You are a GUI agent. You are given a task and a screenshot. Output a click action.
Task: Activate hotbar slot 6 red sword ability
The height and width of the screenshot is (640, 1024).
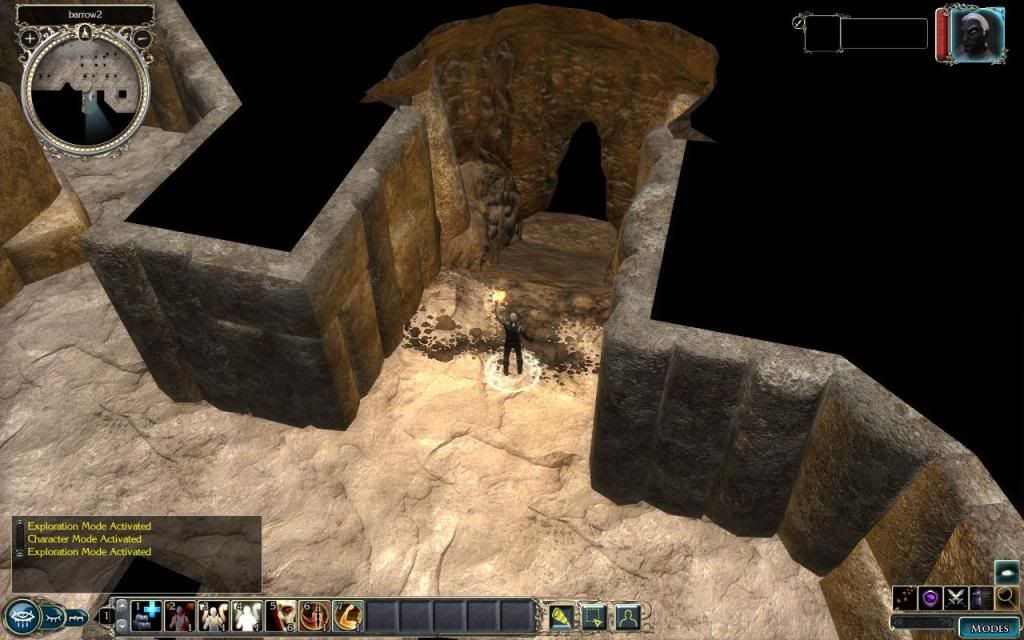pos(315,615)
